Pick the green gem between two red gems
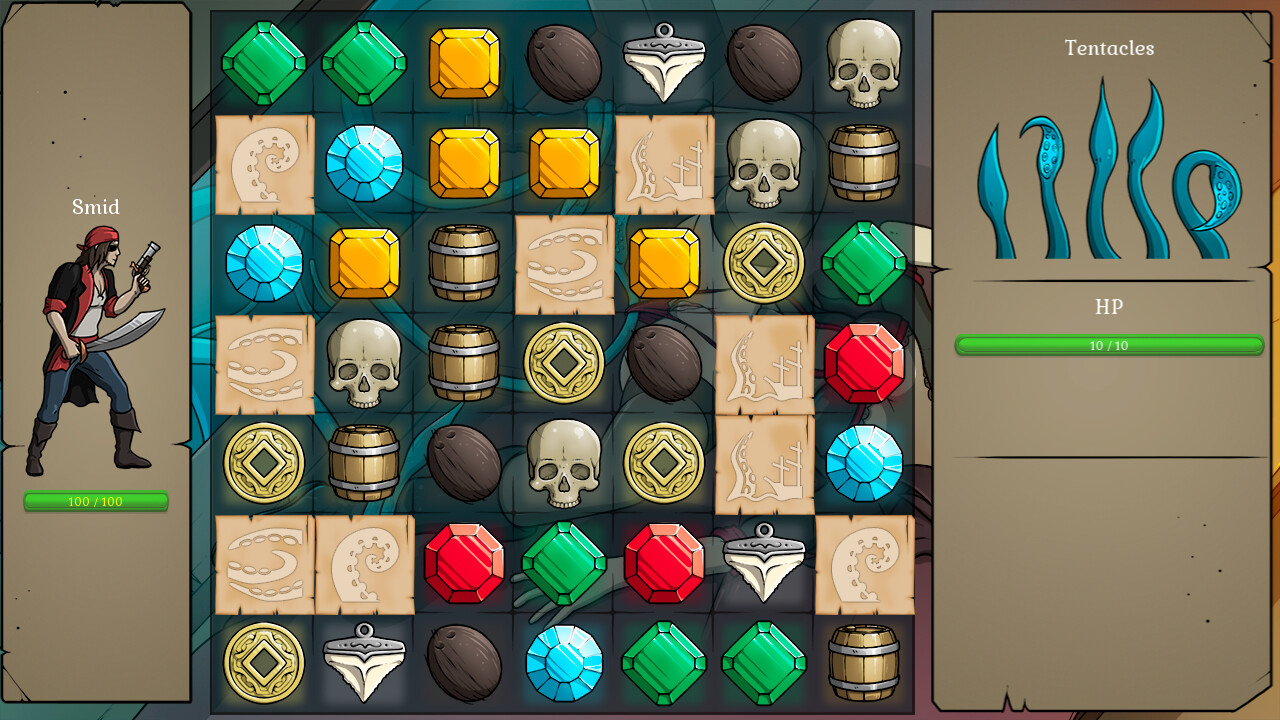 (x=563, y=563)
